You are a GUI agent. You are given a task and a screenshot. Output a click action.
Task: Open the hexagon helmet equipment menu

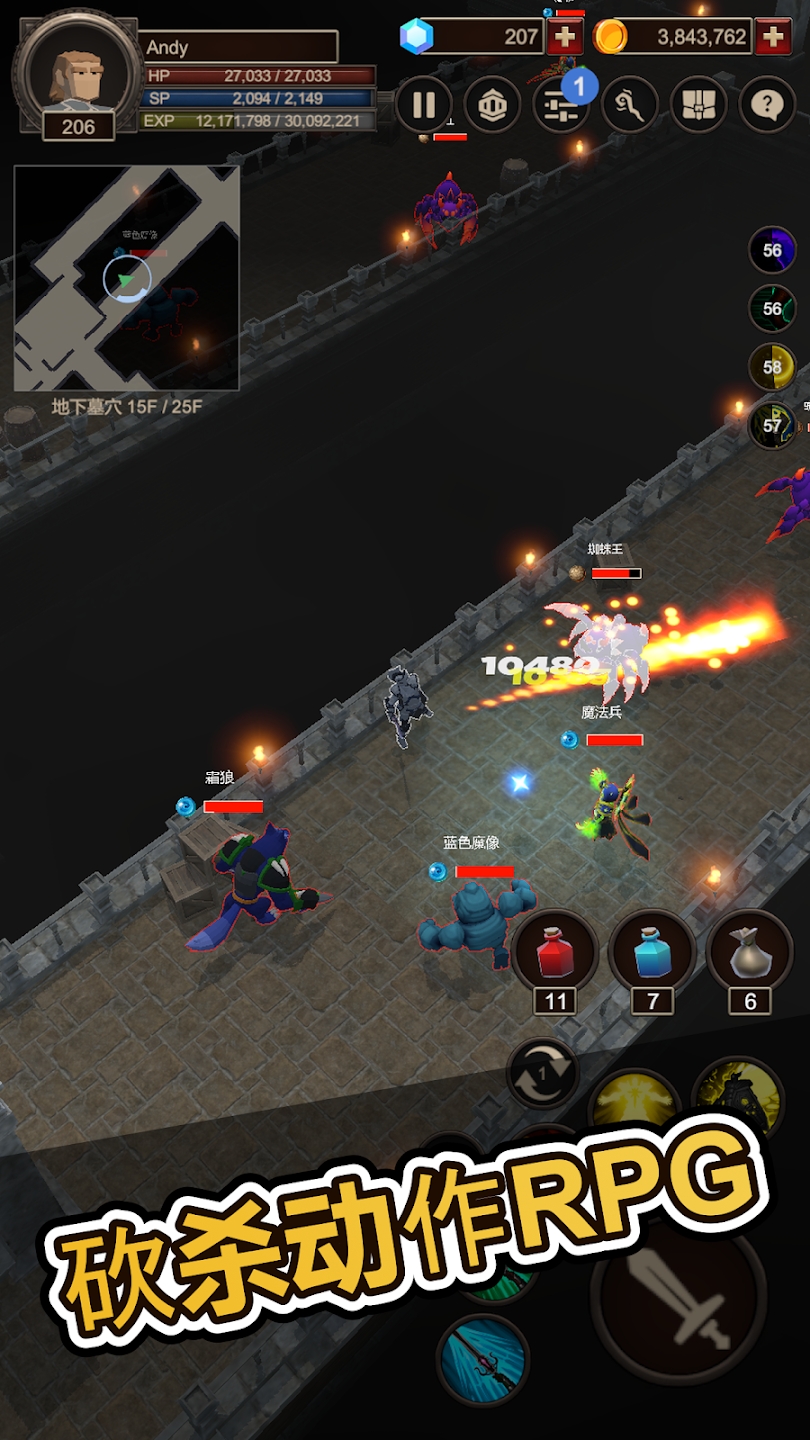[x=492, y=105]
